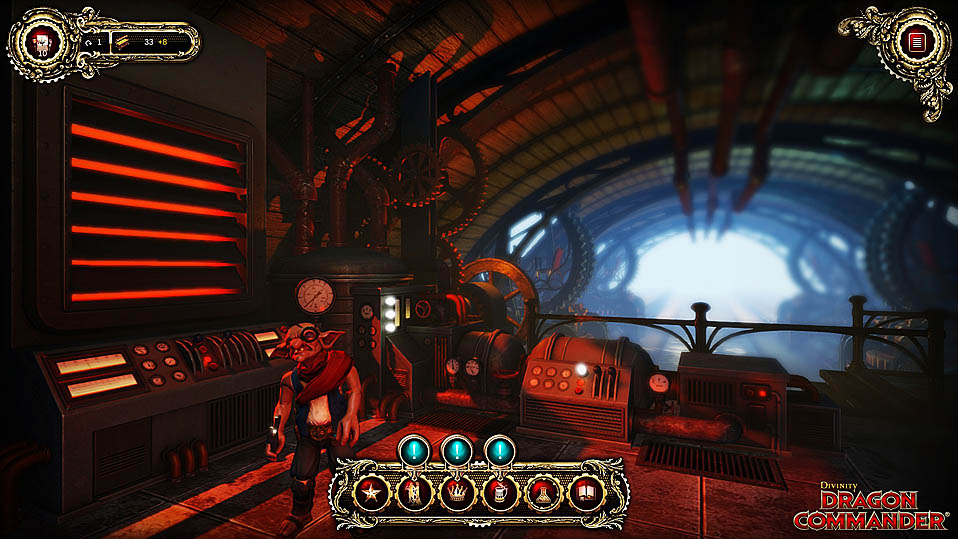Image resolution: width=958 pixels, height=539 pixels.
Task: Select the star icon in the bottom bar
Action: 369,492
